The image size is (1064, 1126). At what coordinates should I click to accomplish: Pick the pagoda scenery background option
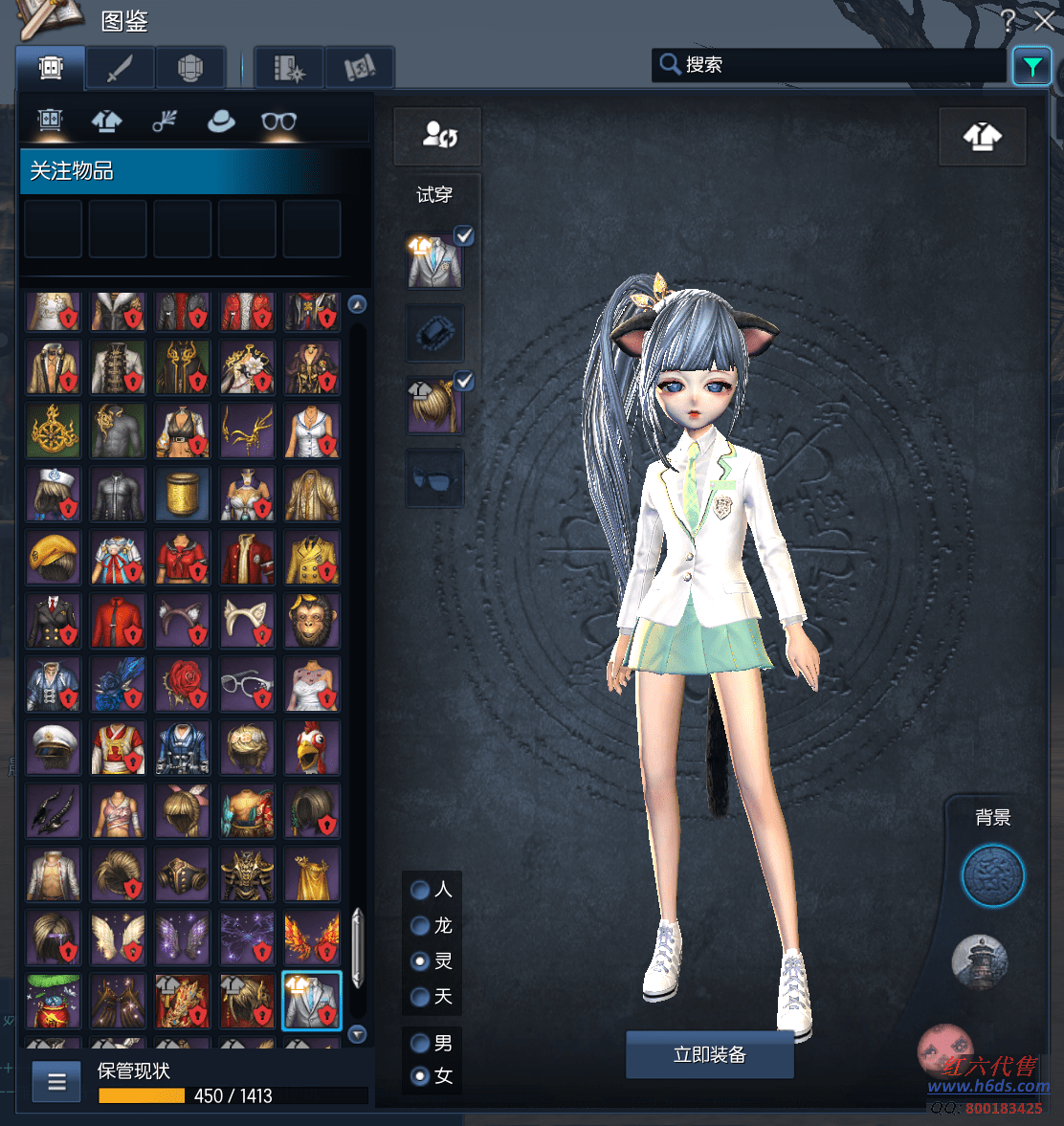pyautogui.click(x=980, y=961)
